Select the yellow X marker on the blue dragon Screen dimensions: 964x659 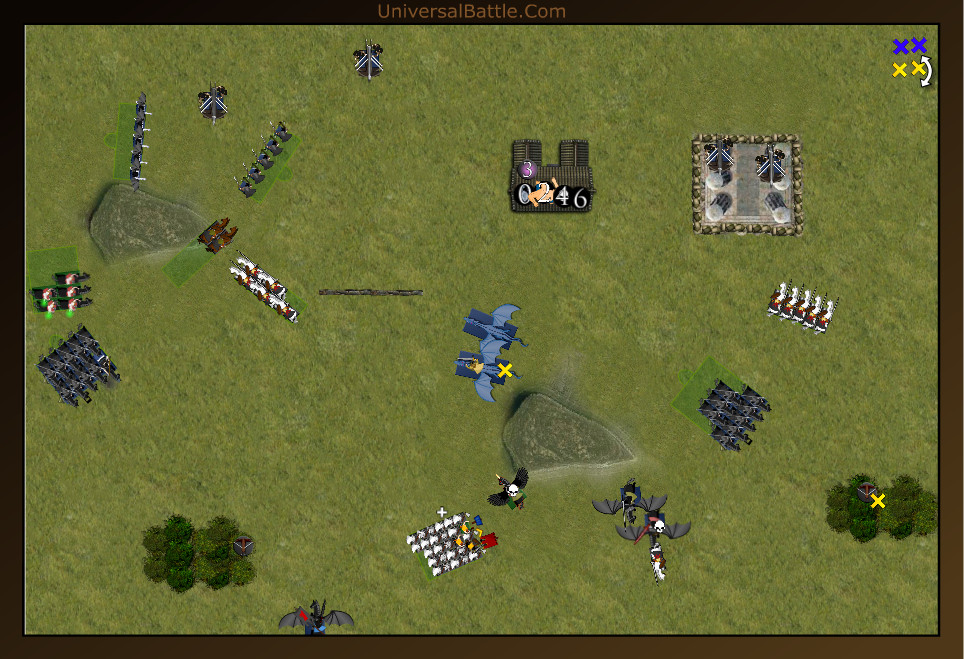(505, 370)
